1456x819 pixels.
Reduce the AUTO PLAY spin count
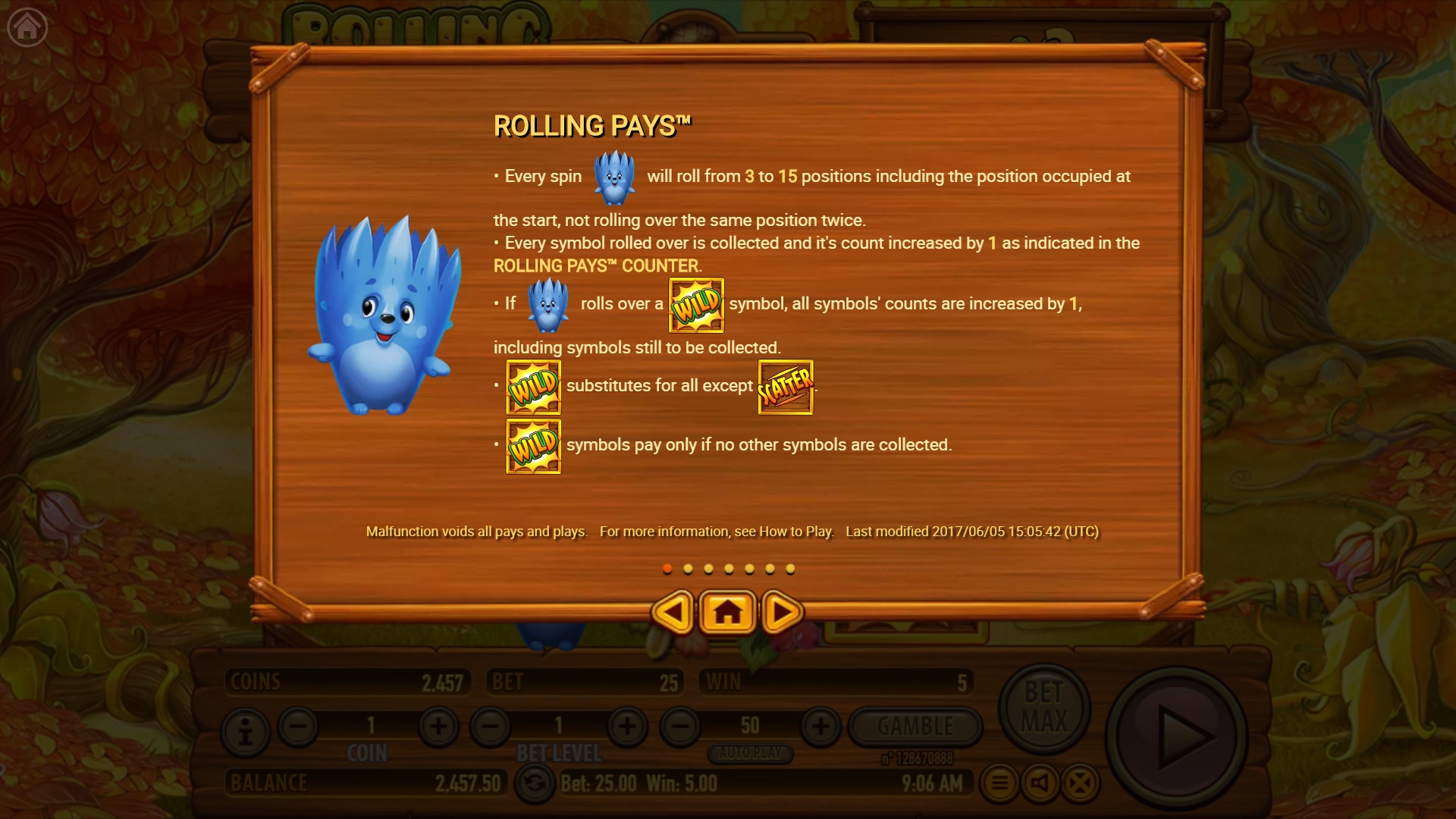[680, 726]
